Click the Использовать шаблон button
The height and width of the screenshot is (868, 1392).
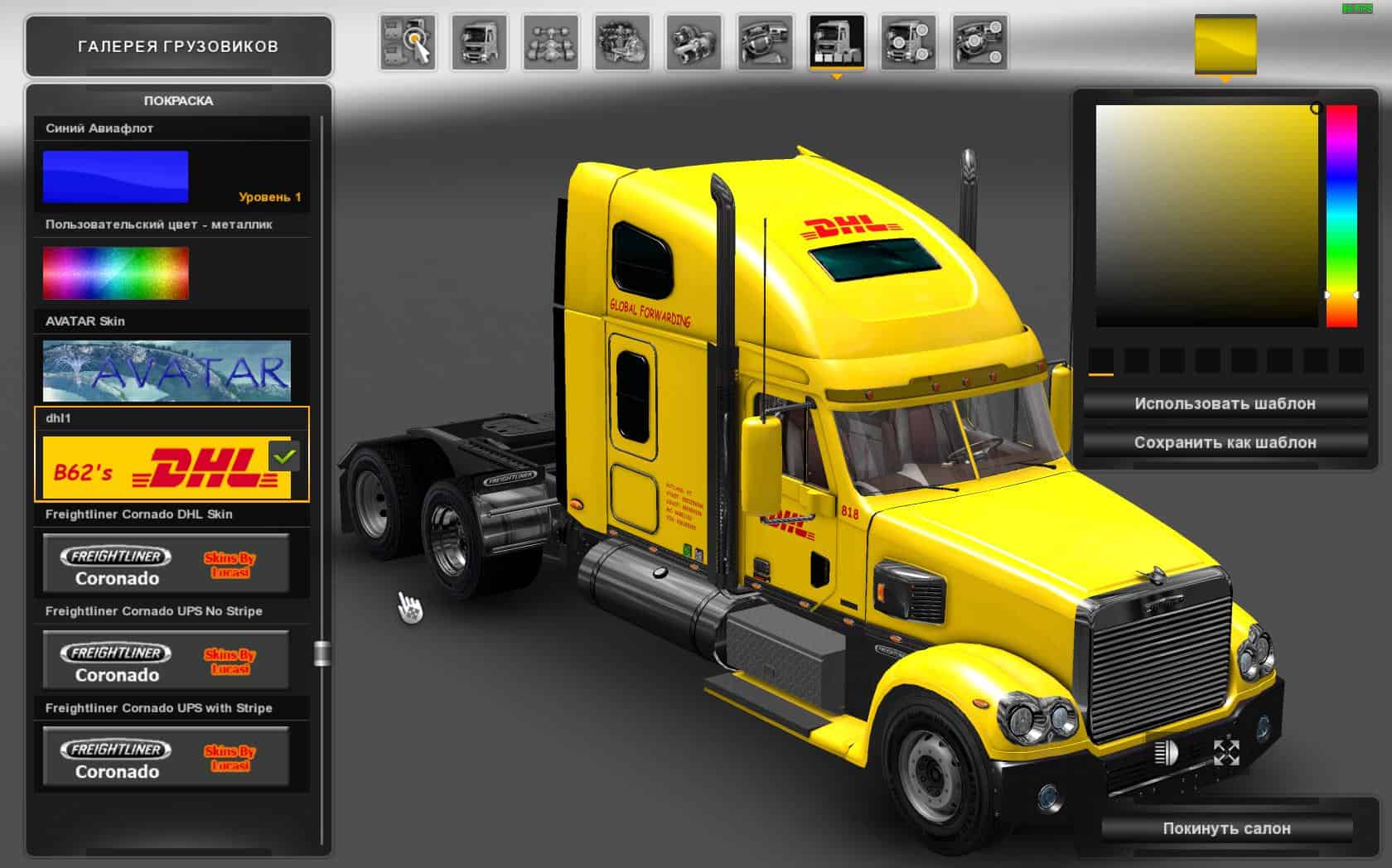click(x=1225, y=404)
